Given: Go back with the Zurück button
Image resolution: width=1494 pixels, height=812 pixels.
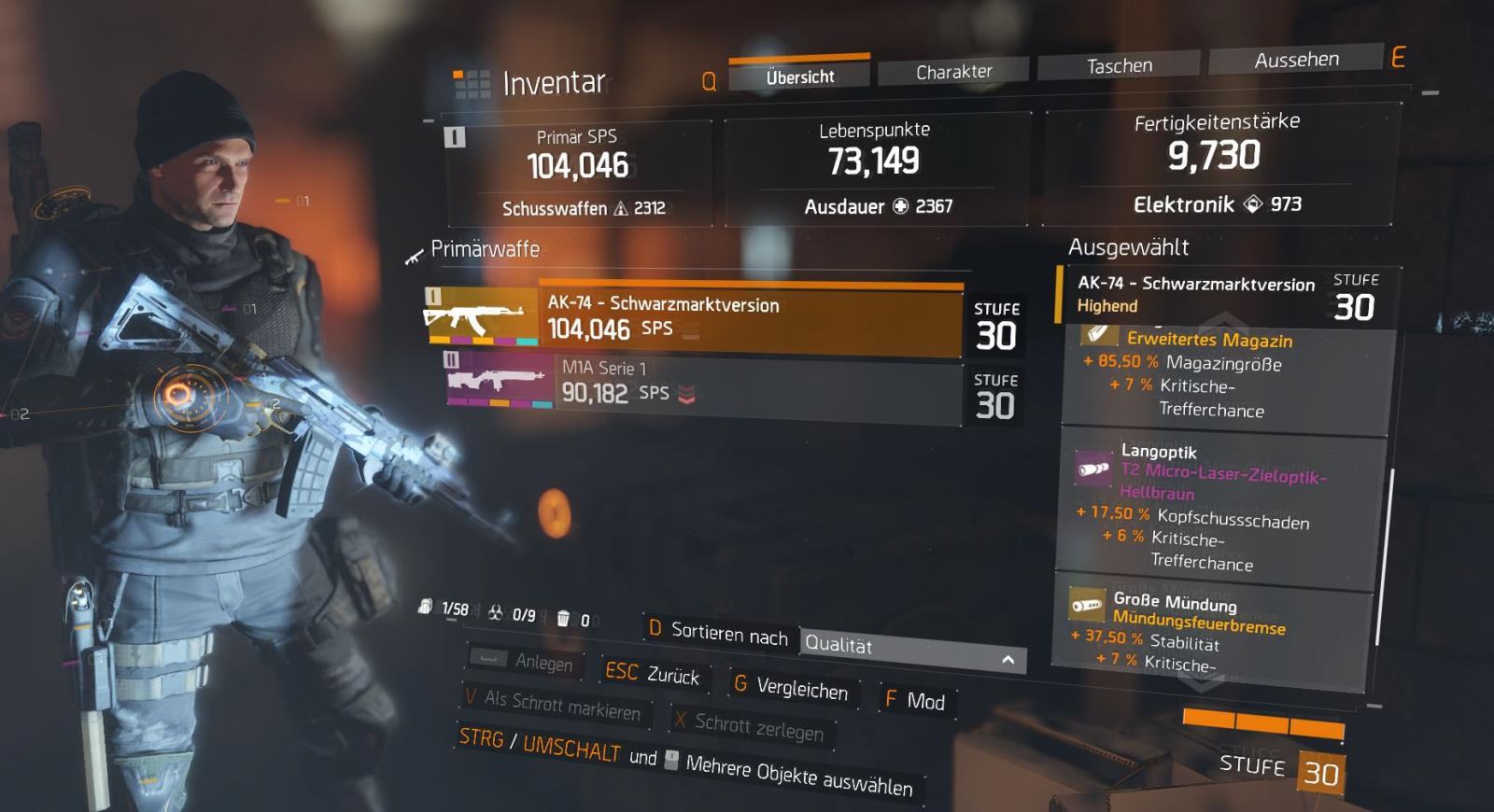Looking at the screenshot, I should click(x=652, y=674).
